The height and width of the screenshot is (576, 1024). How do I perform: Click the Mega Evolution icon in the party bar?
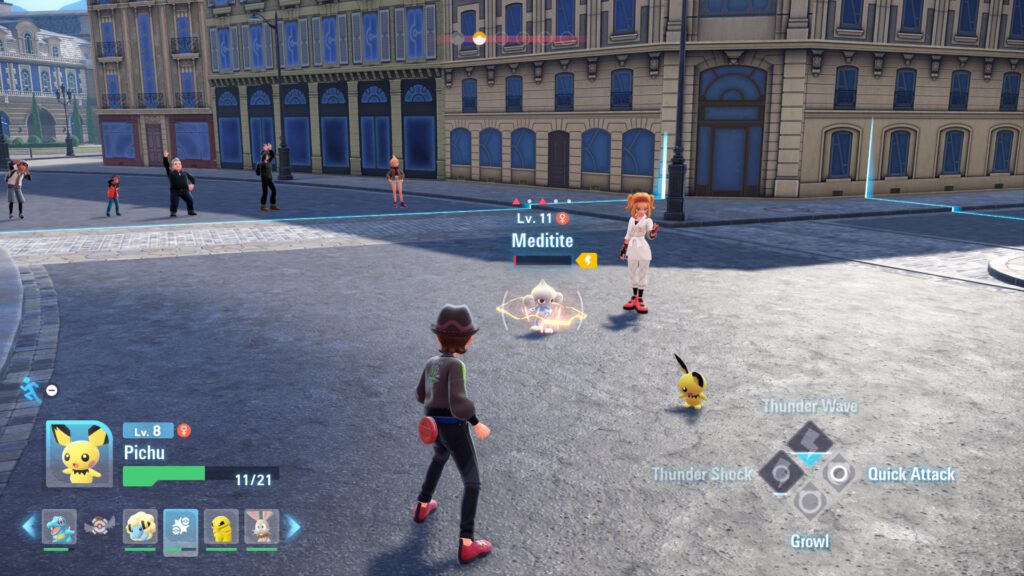[99, 526]
